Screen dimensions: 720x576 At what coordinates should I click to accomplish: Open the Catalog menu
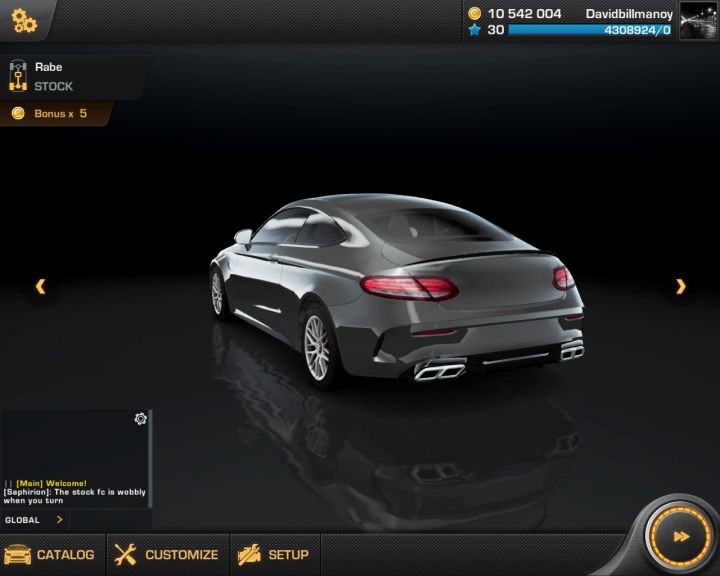50,554
